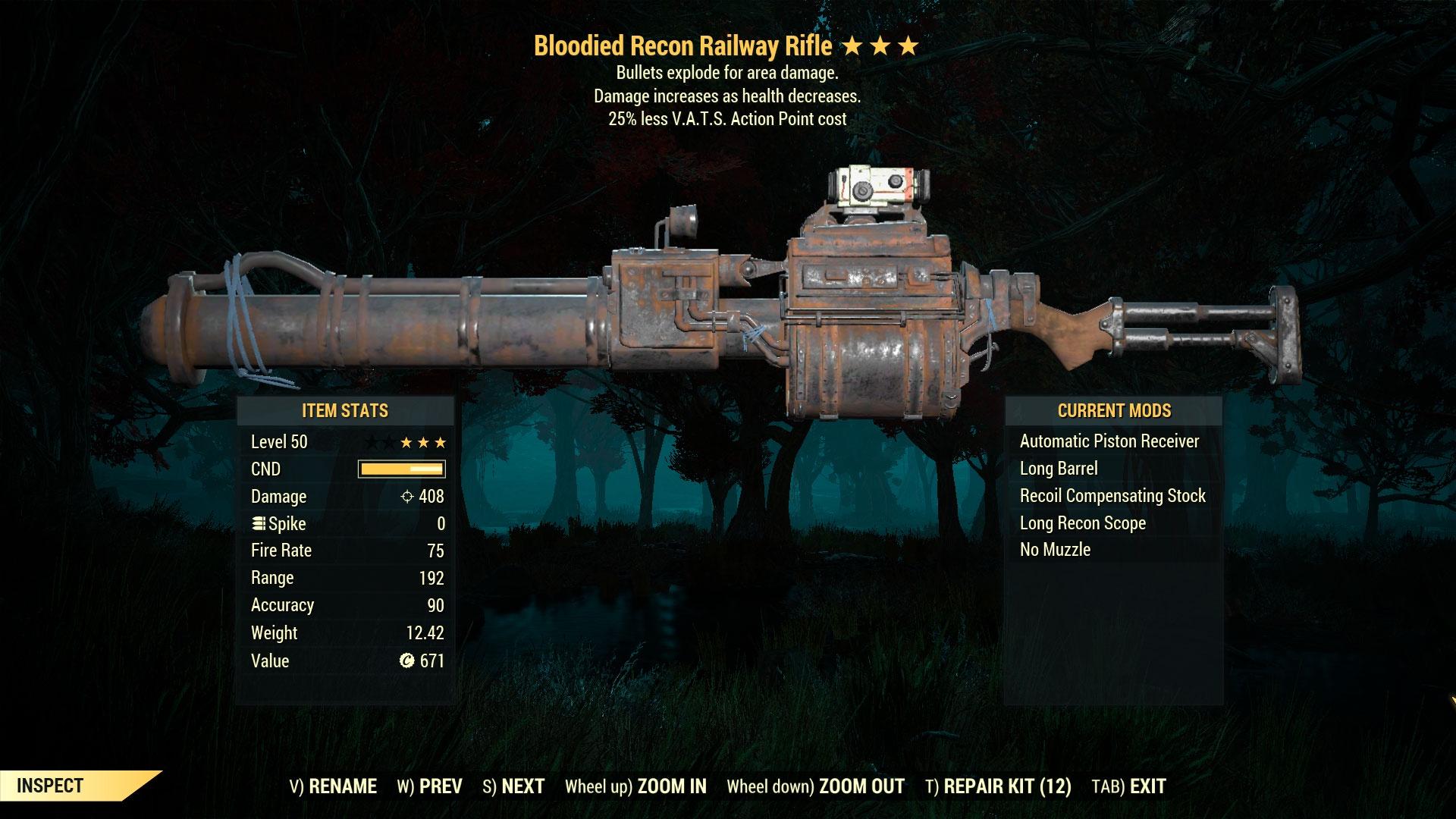Show the NEXT item

point(514,786)
